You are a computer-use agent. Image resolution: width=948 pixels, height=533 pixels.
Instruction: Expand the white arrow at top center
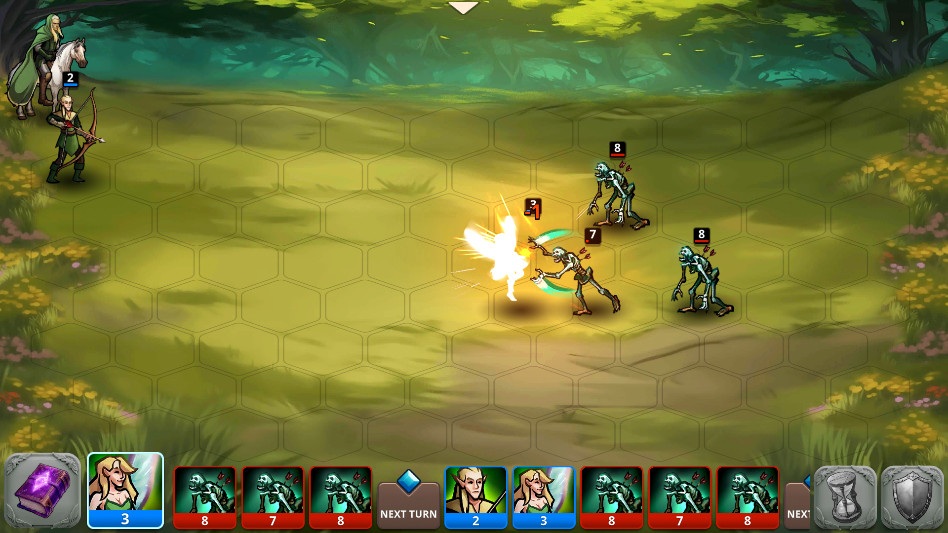(x=463, y=8)
